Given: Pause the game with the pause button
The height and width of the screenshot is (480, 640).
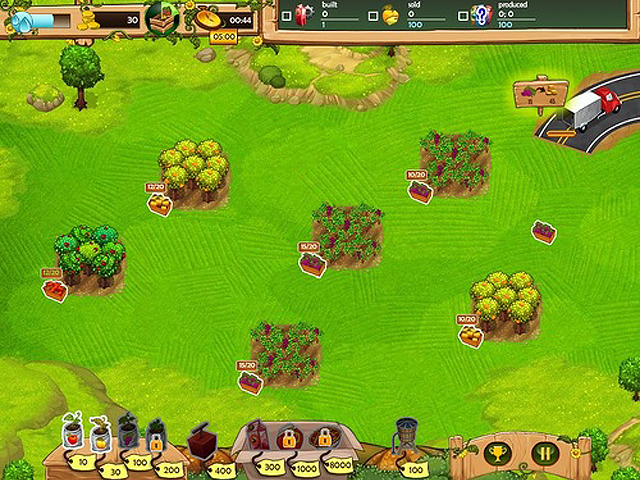Looking at the screenshot, I should (x=545, y=453).
